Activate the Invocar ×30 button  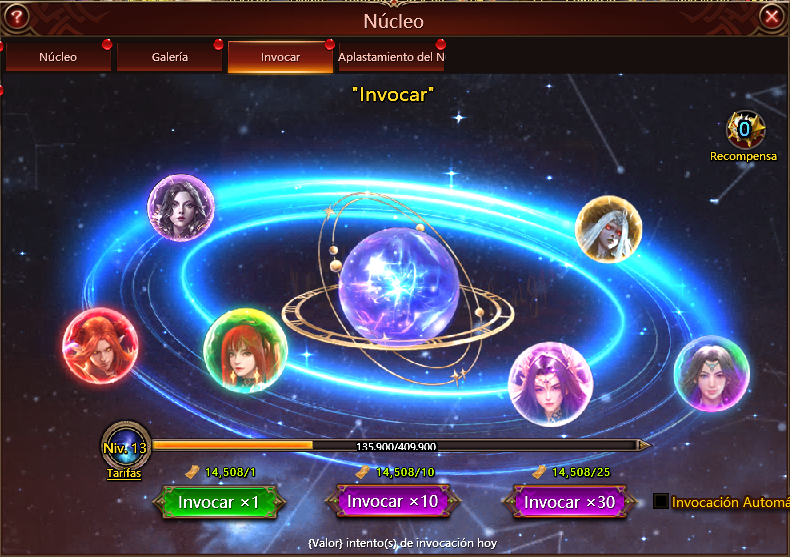(x=570, y=502)
